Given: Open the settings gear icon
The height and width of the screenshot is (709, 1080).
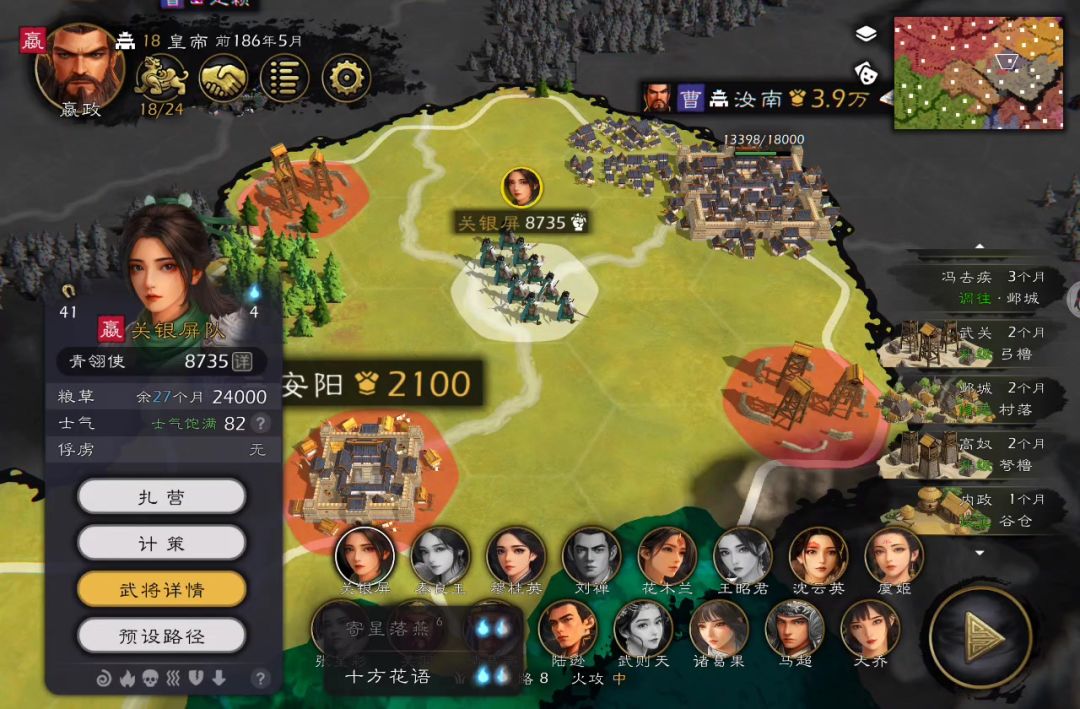Looking at the screenshot, I should (346, 77).
